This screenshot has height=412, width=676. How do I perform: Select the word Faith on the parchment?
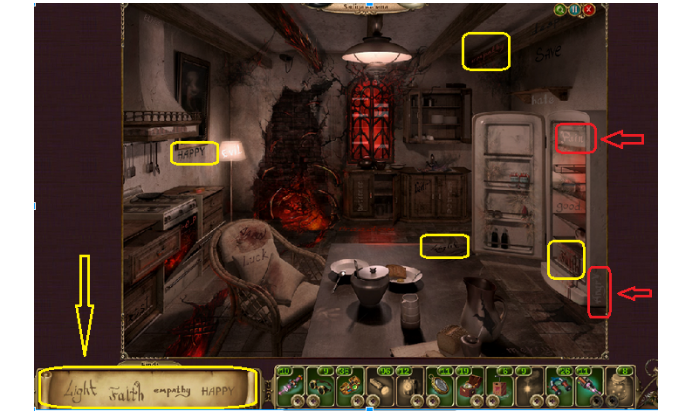pyautogui.click(x=124, y=391)
